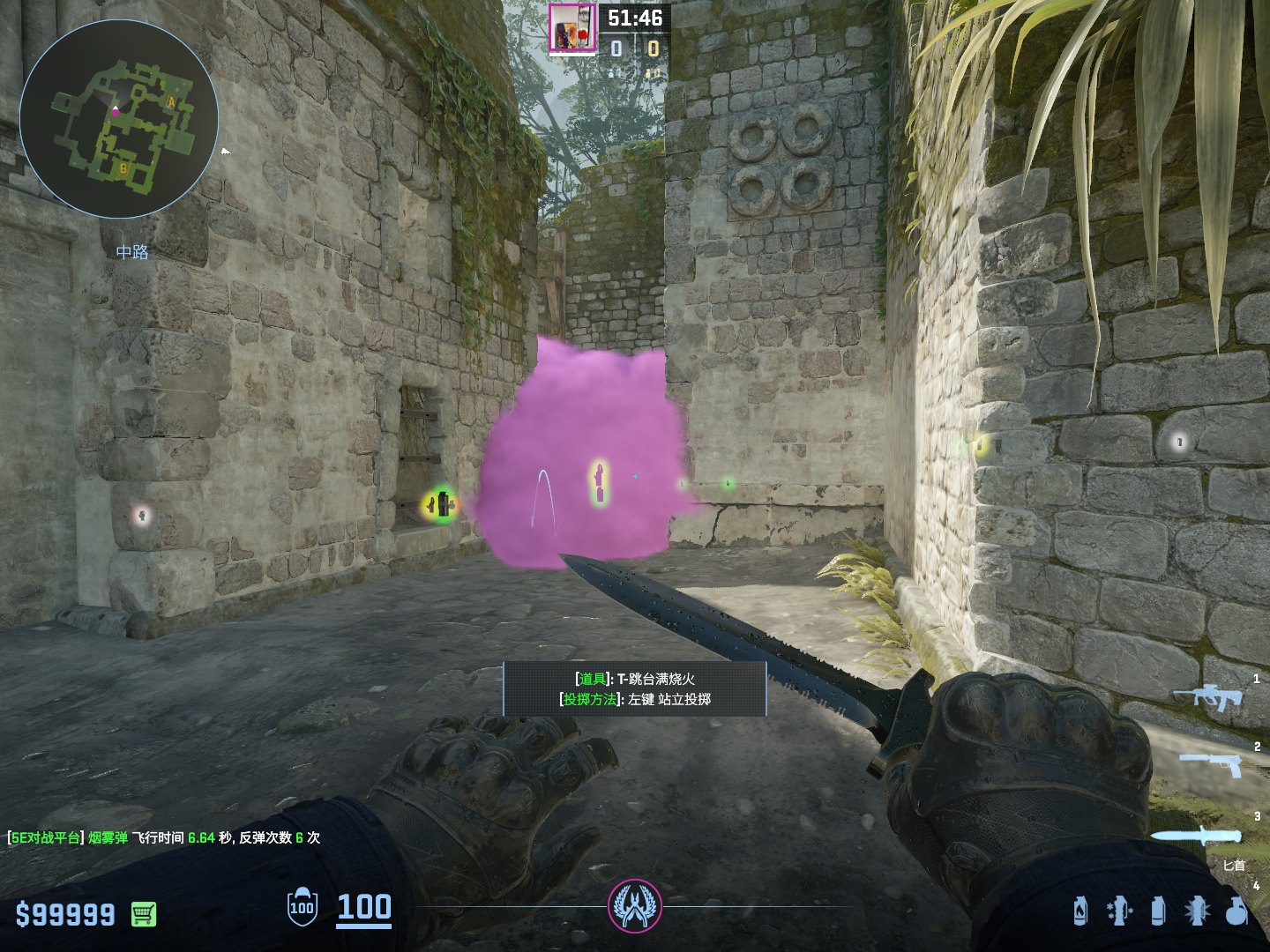The image size is (1270, 952).
Task: Select the AUG rifle in slot 1
Action: (x=1208, y=697)
